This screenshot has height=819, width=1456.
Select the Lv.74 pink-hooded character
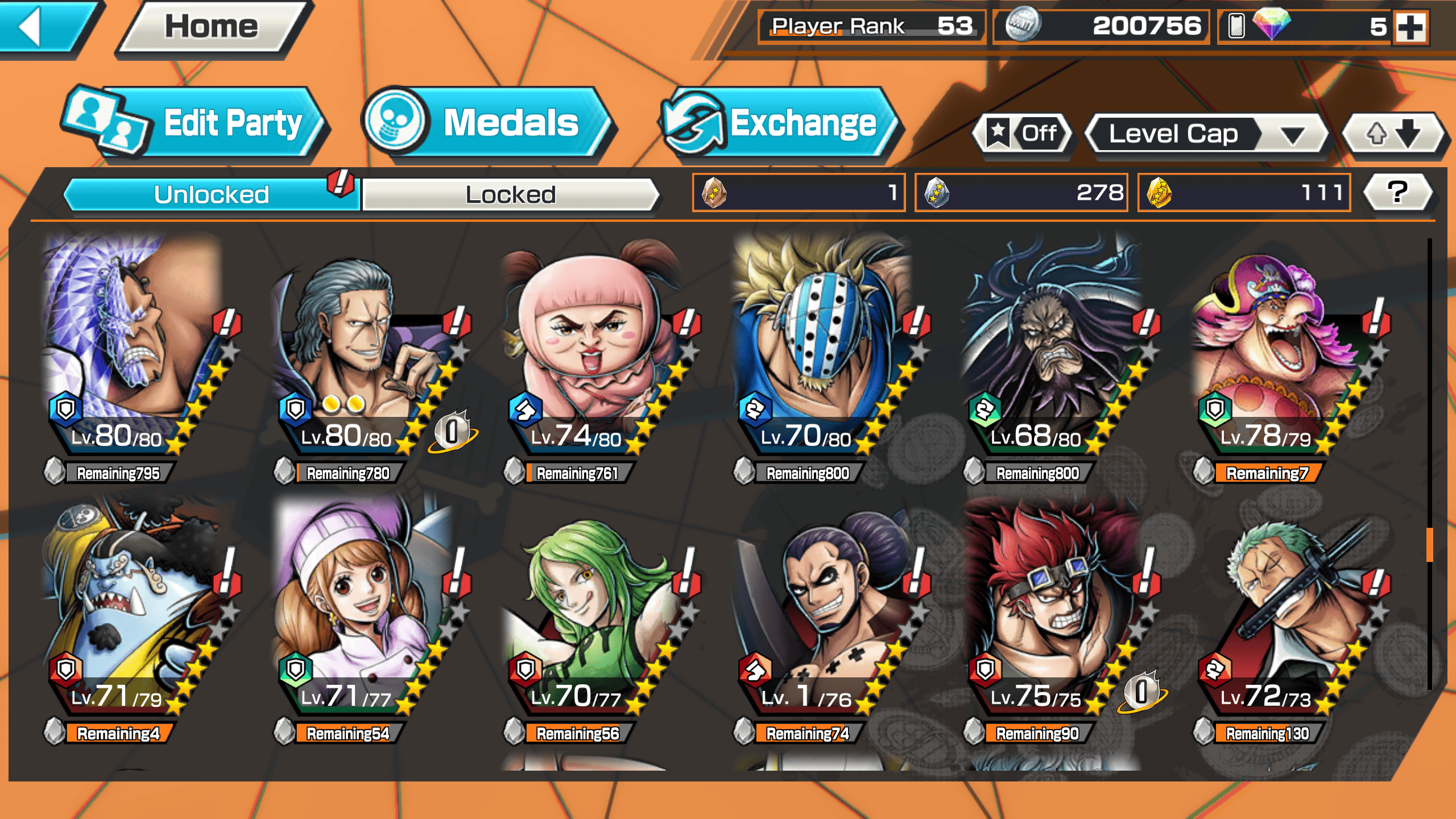[591, 353]
